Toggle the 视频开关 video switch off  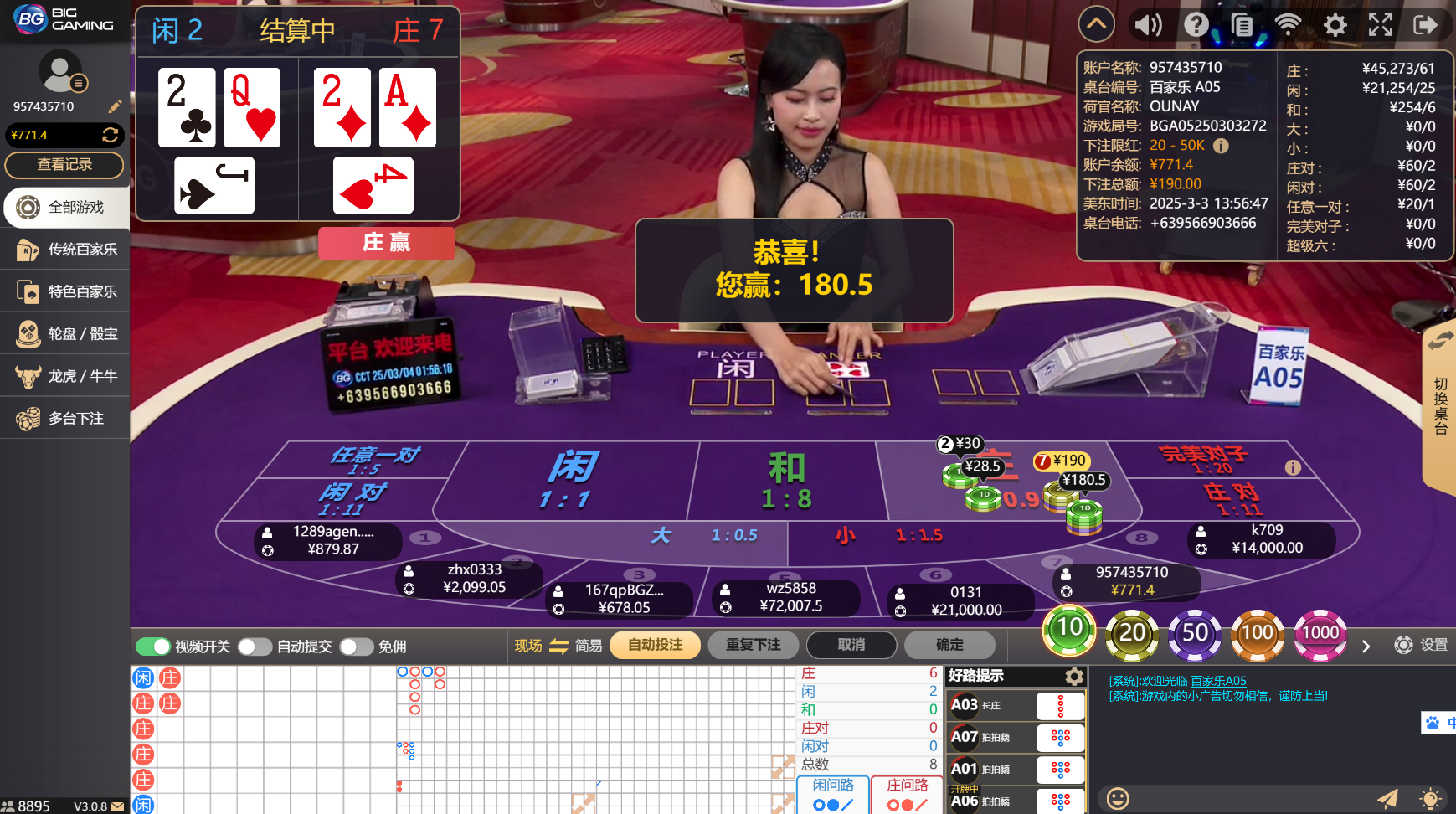153,647
